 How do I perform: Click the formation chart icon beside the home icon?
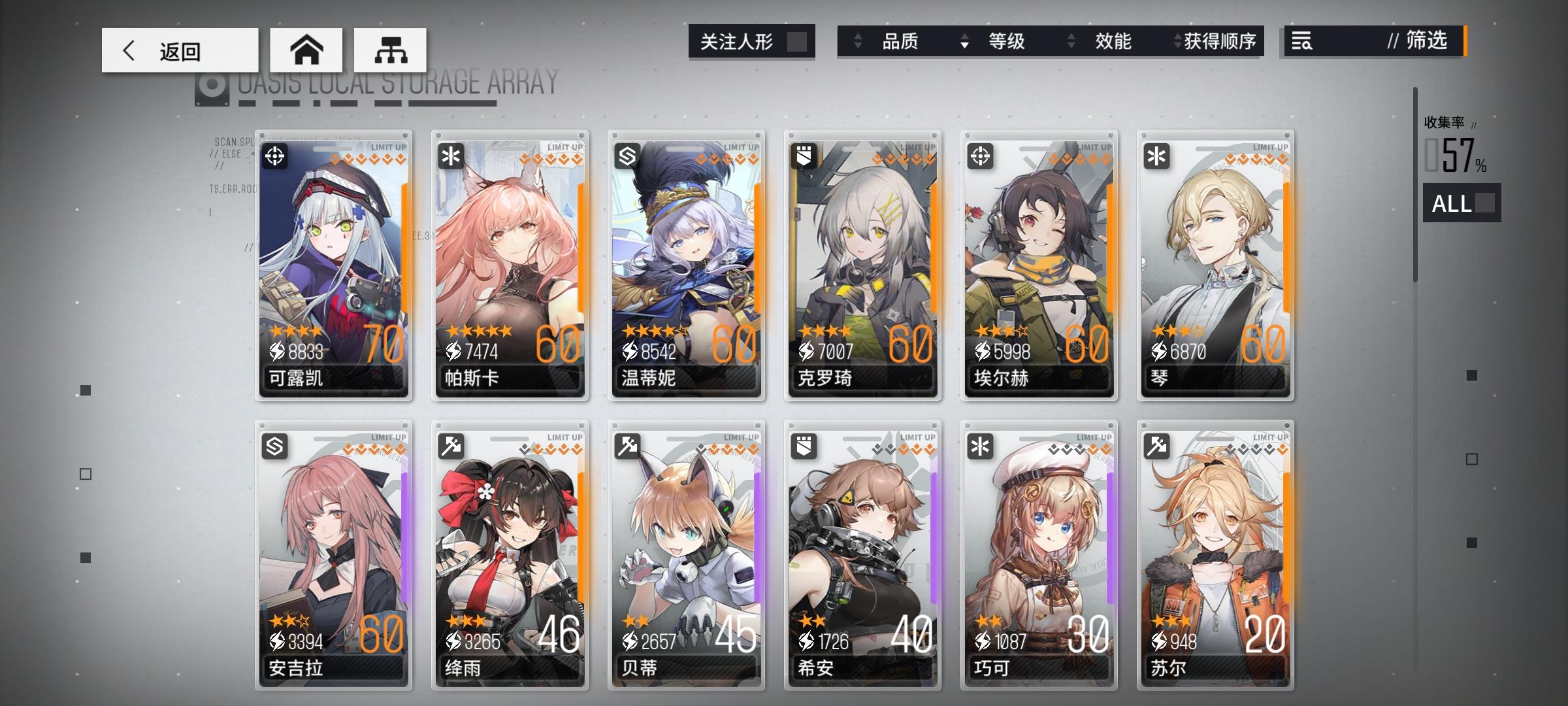point(391,50)
